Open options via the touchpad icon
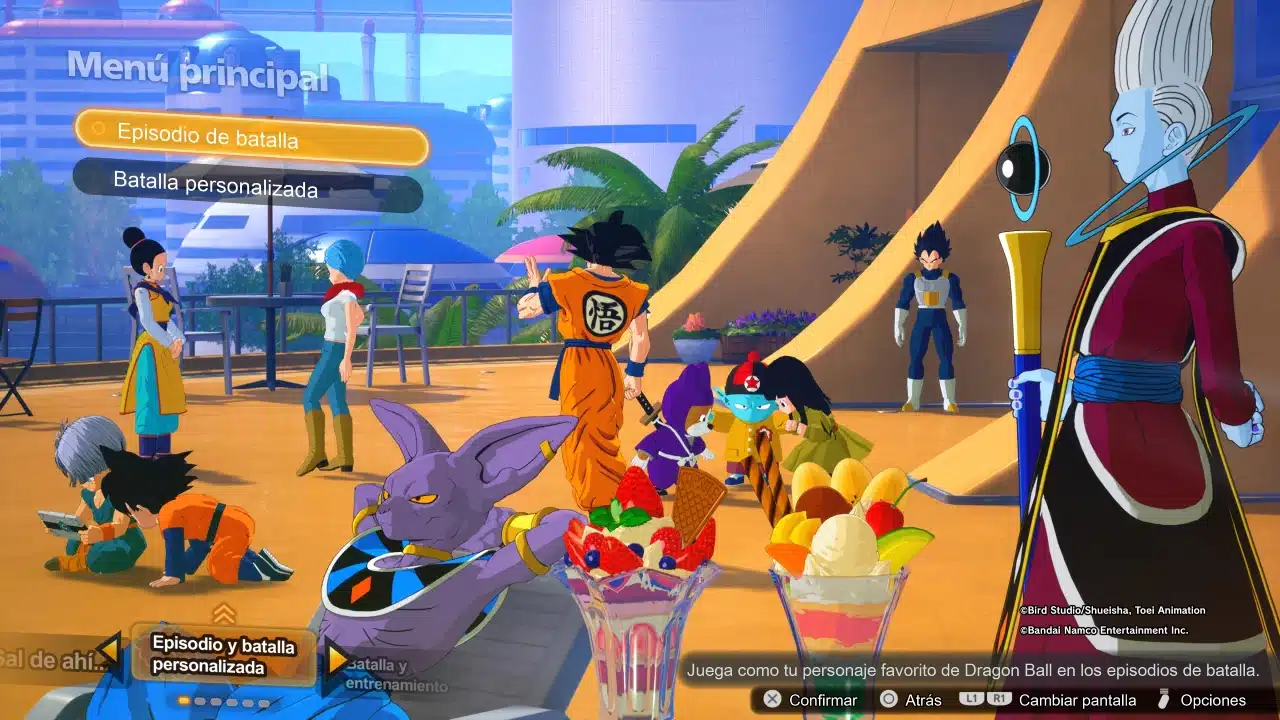 (x=1164, y=700)
